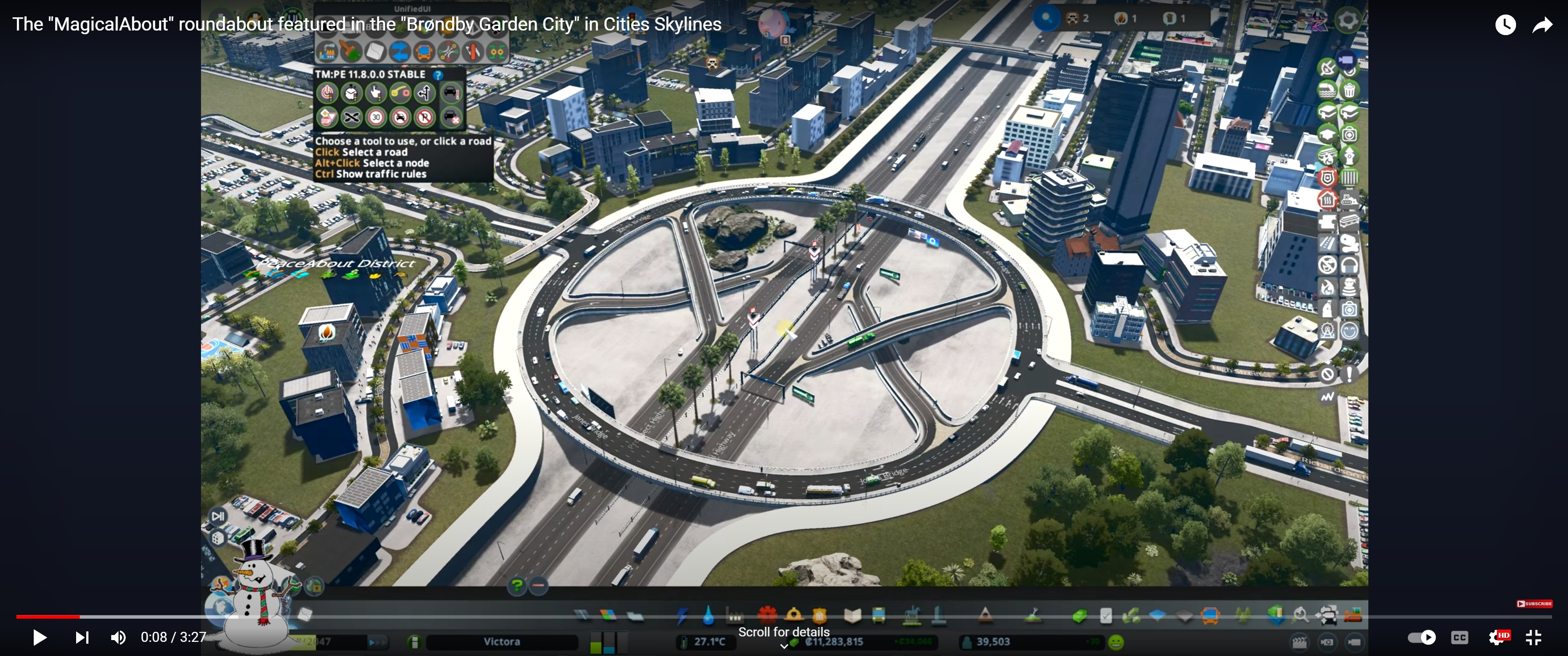Open the water droplet build menu
The height and width of the screenshot is (656, 1568).
708,616
